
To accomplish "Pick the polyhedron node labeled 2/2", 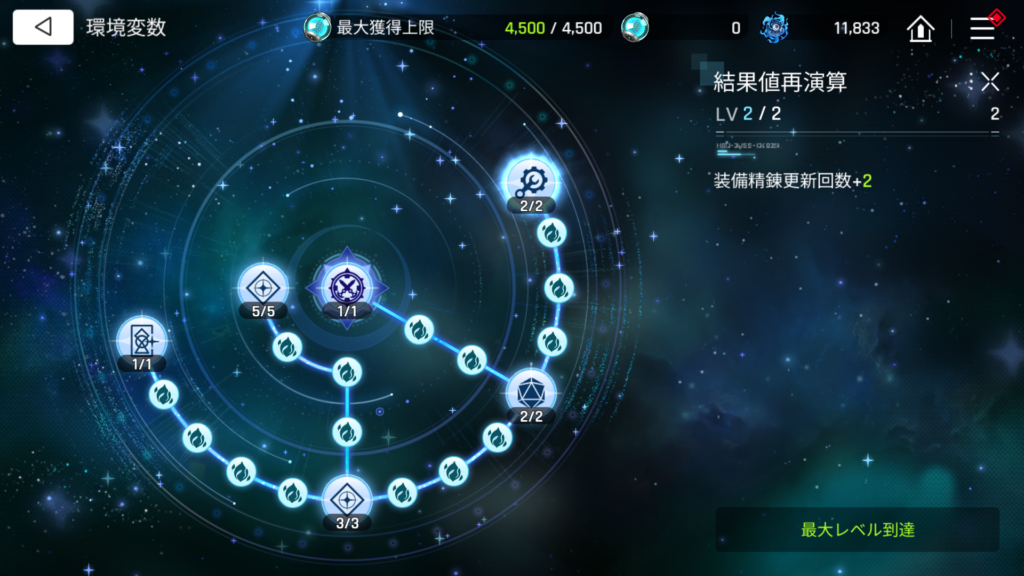I will [530, 391].
